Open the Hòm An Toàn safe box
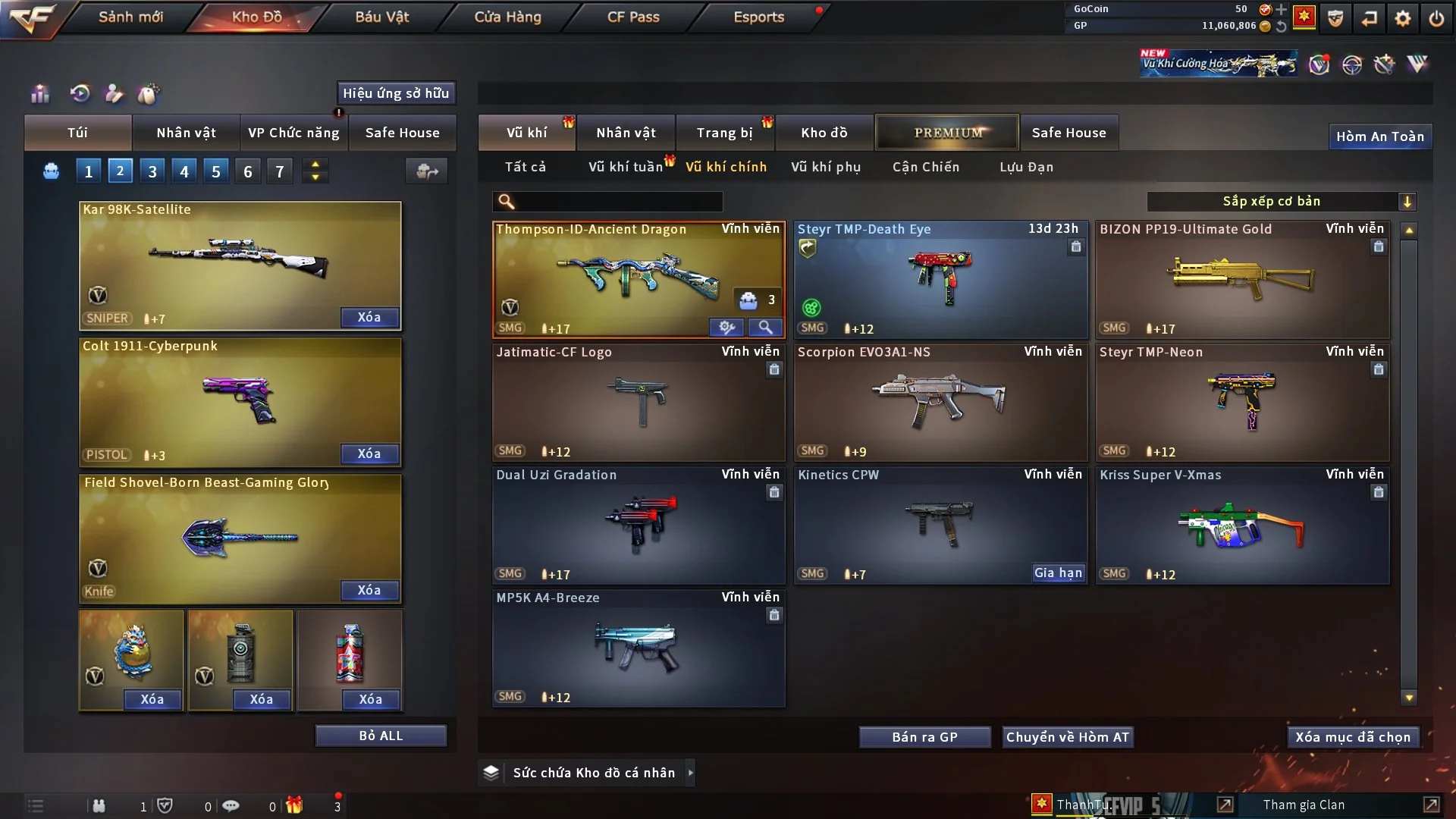Screen dimensions: 1456x819 coord(1379,136)
